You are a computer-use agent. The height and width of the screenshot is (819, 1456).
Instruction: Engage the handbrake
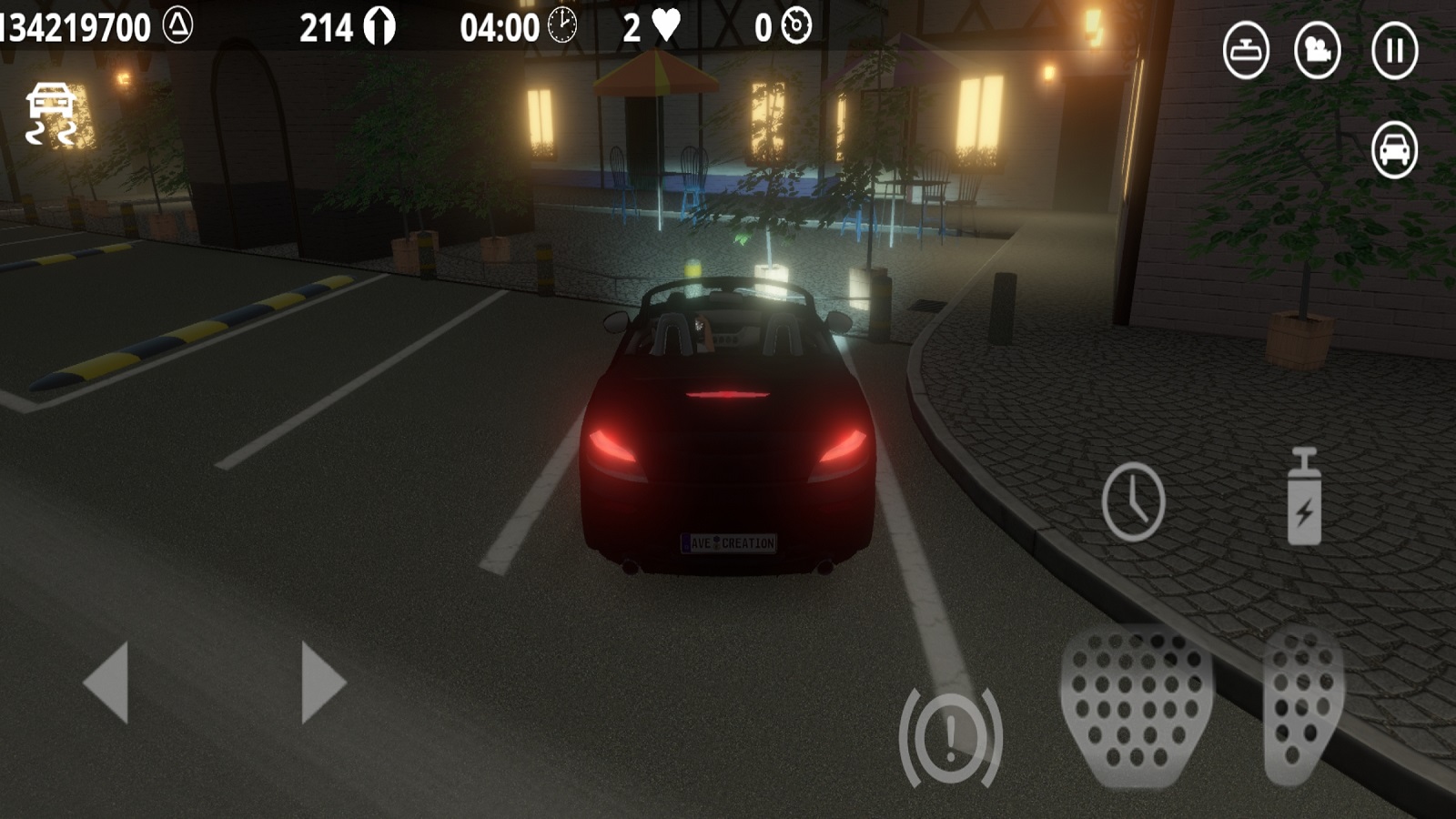950,735
